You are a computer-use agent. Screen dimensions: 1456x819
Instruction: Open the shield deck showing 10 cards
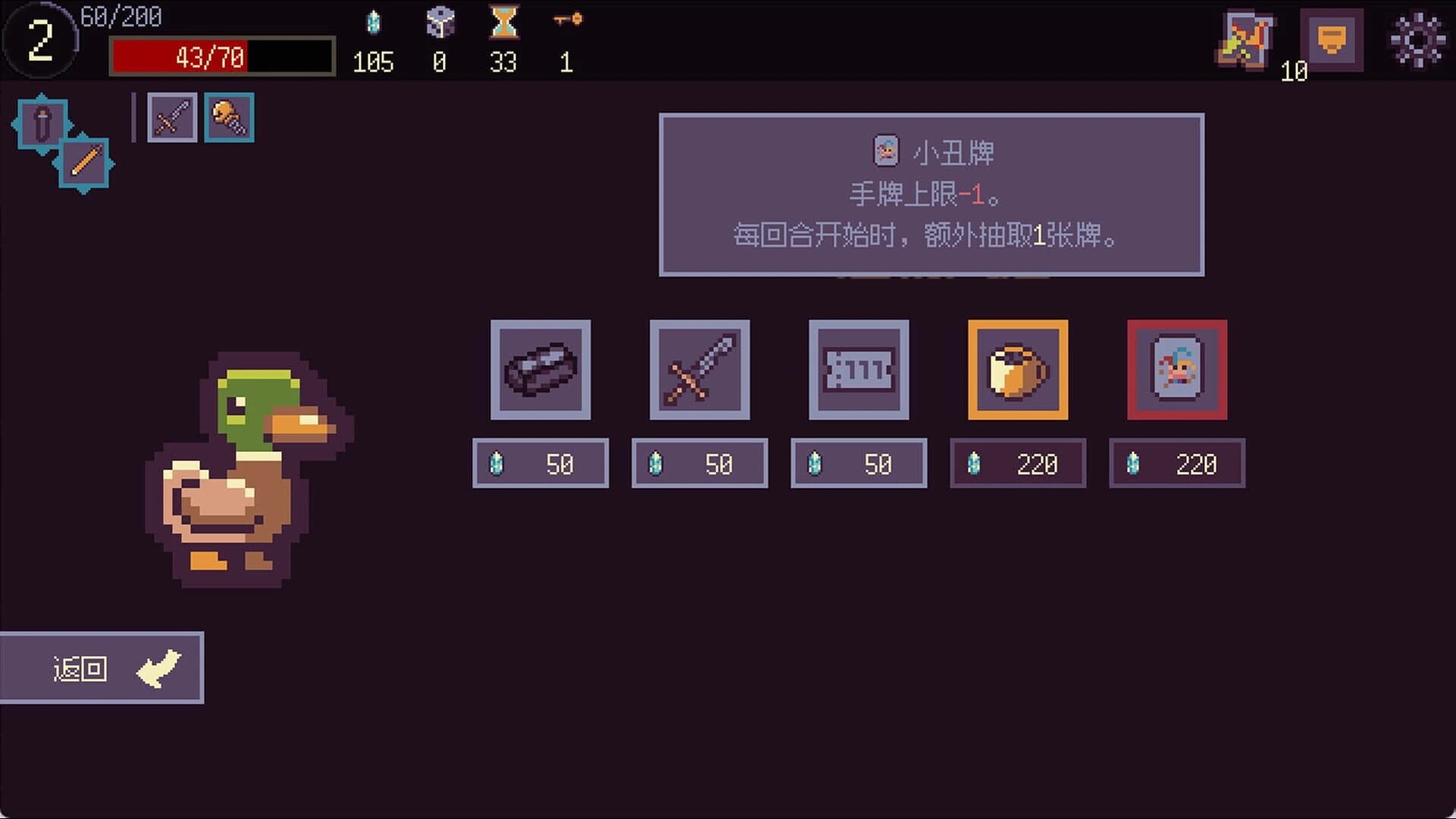pos(1332,39)
